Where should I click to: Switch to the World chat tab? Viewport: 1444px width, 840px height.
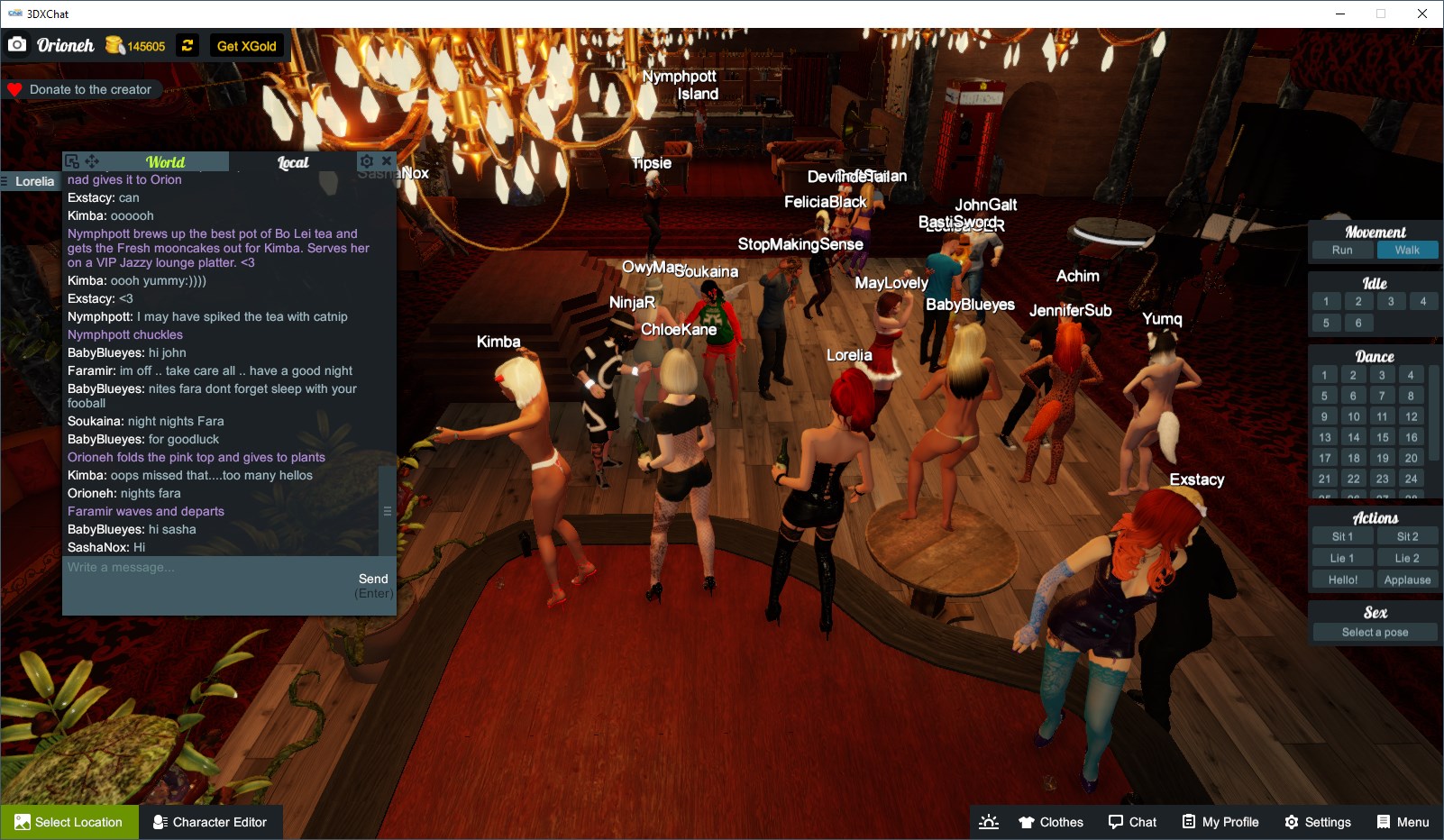[167, 161]
